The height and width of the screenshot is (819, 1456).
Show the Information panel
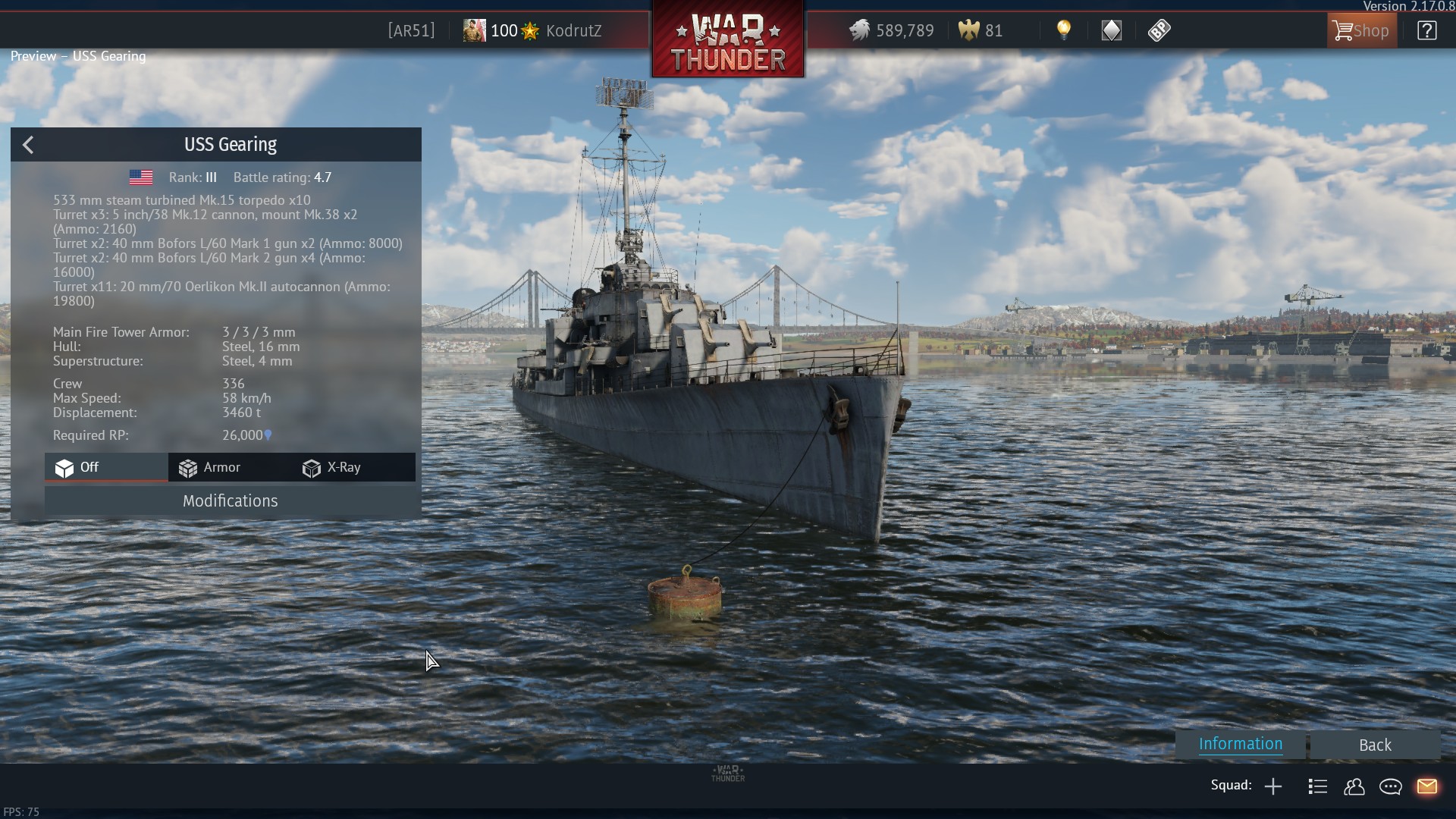coord(1240,744)
